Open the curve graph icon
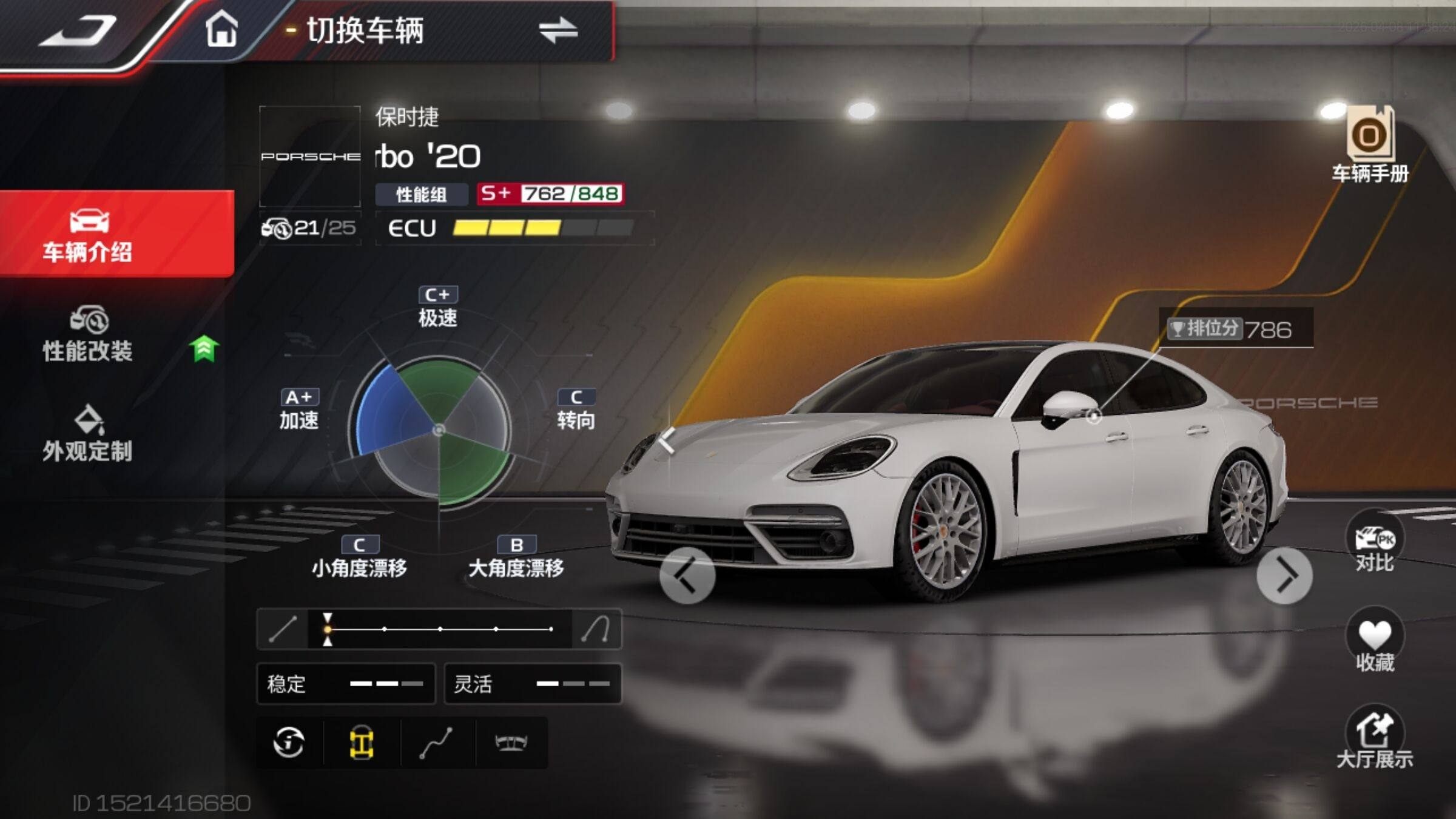 (x=436, y=743)
